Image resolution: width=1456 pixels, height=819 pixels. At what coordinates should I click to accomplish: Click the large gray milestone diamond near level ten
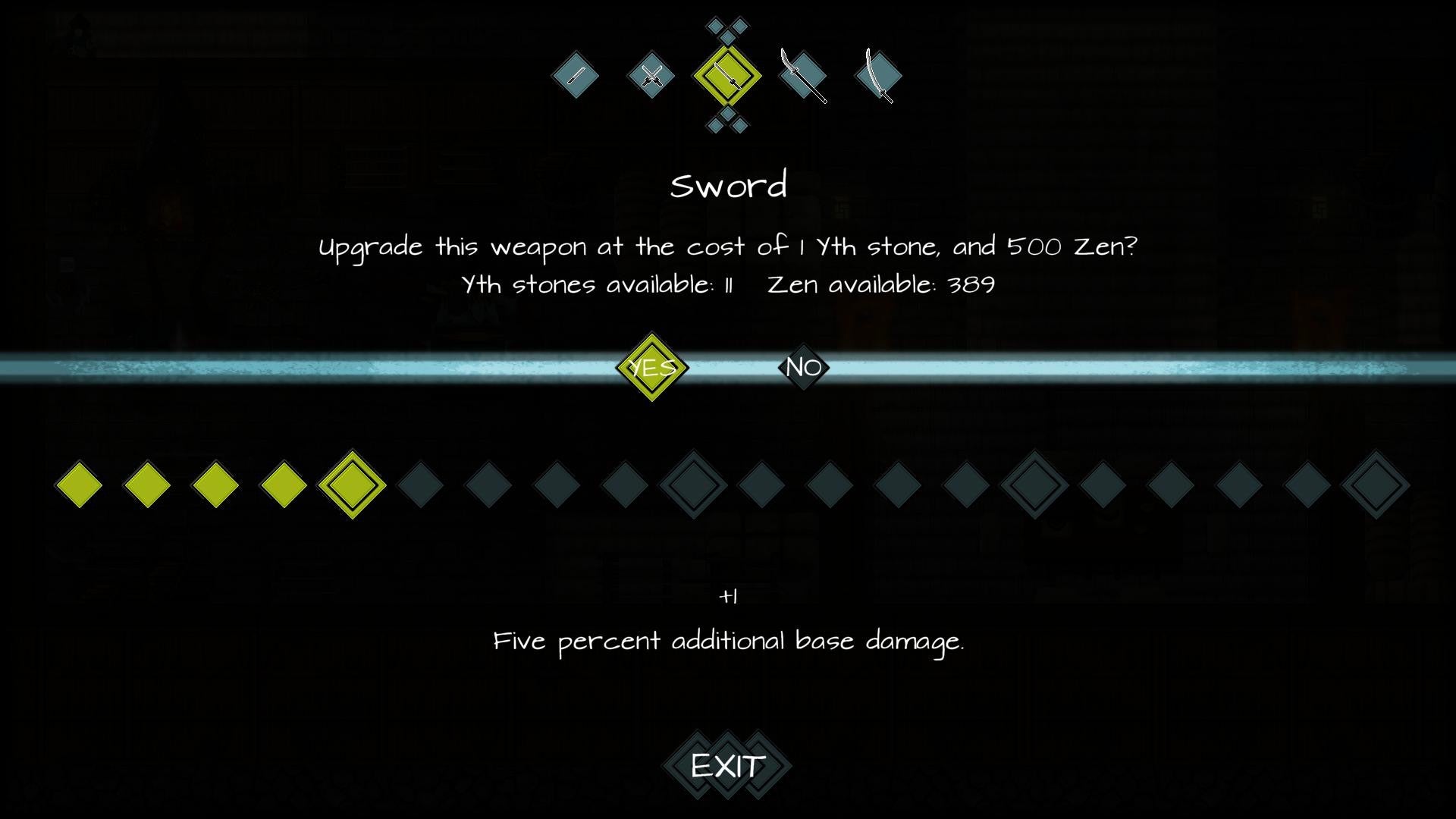692,484
